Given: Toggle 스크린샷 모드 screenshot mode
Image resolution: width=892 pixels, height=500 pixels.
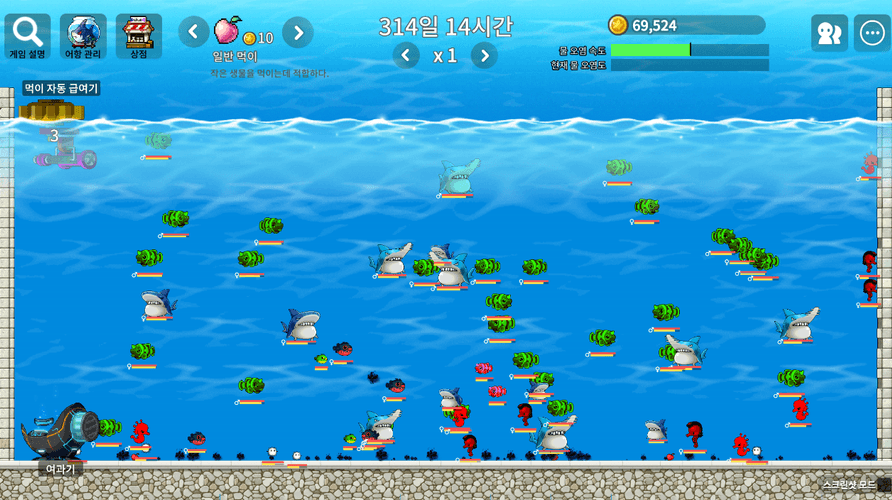Looking at the screenshot, I should tap(848, 485).
